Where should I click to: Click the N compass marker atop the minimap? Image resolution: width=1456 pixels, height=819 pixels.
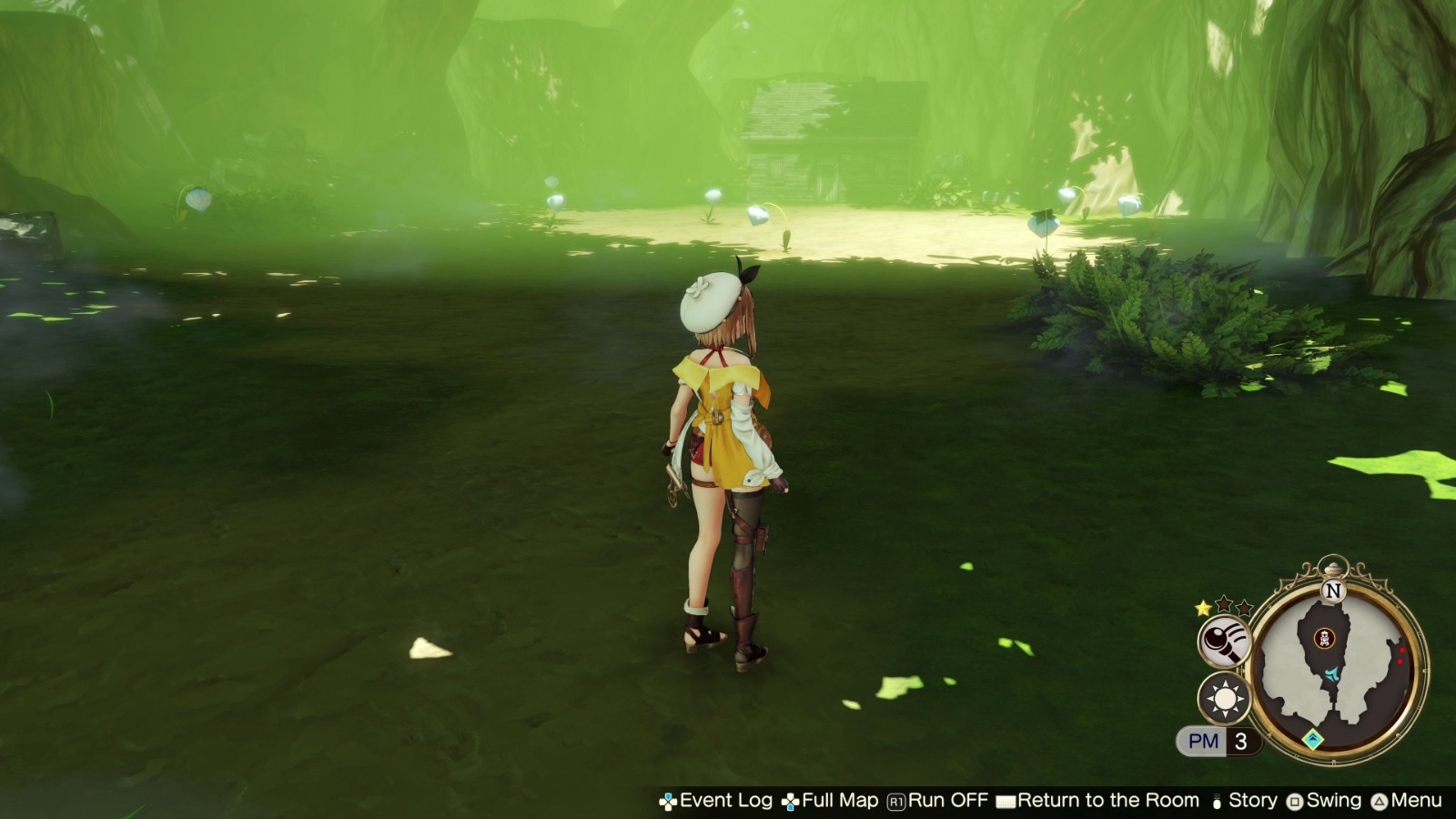pyautogui.click(x=1331, y=588)
